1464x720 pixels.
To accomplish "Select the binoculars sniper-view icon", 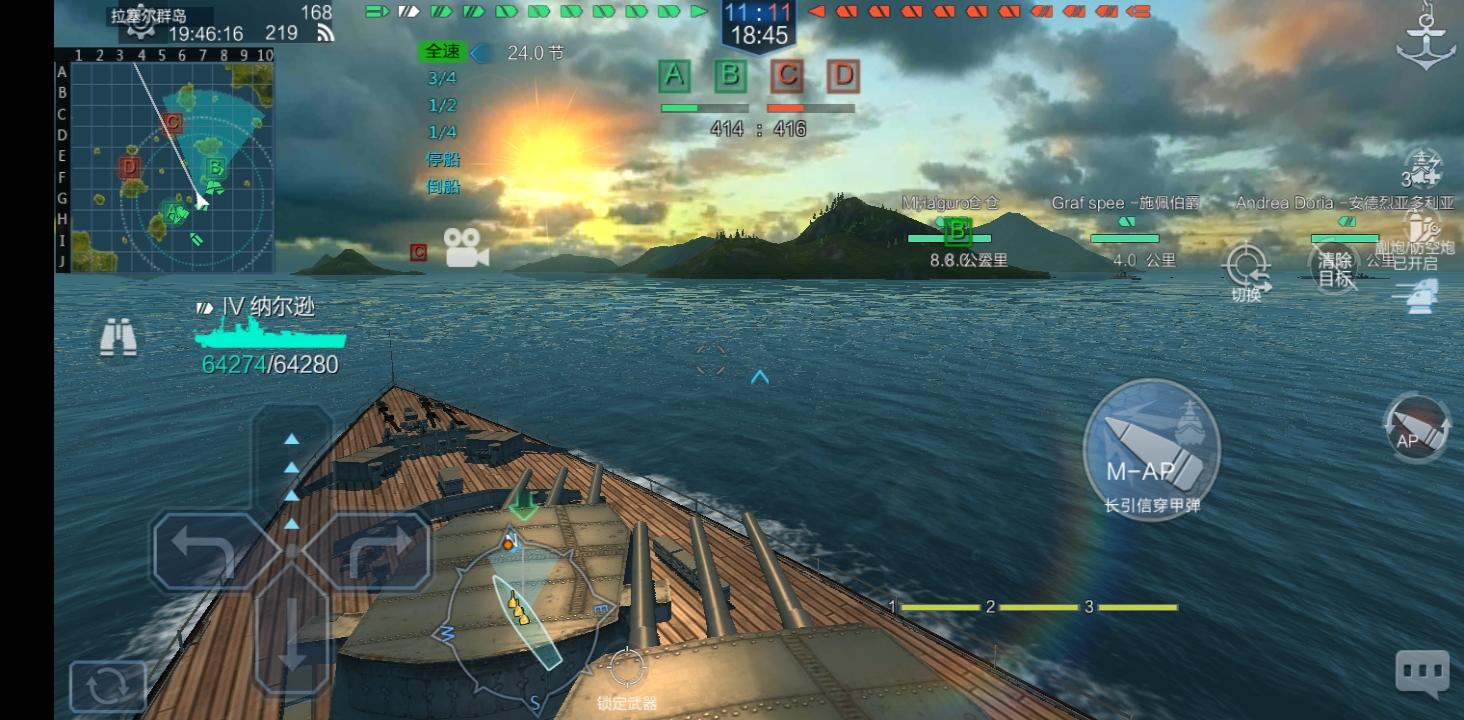I will (119, 338).
